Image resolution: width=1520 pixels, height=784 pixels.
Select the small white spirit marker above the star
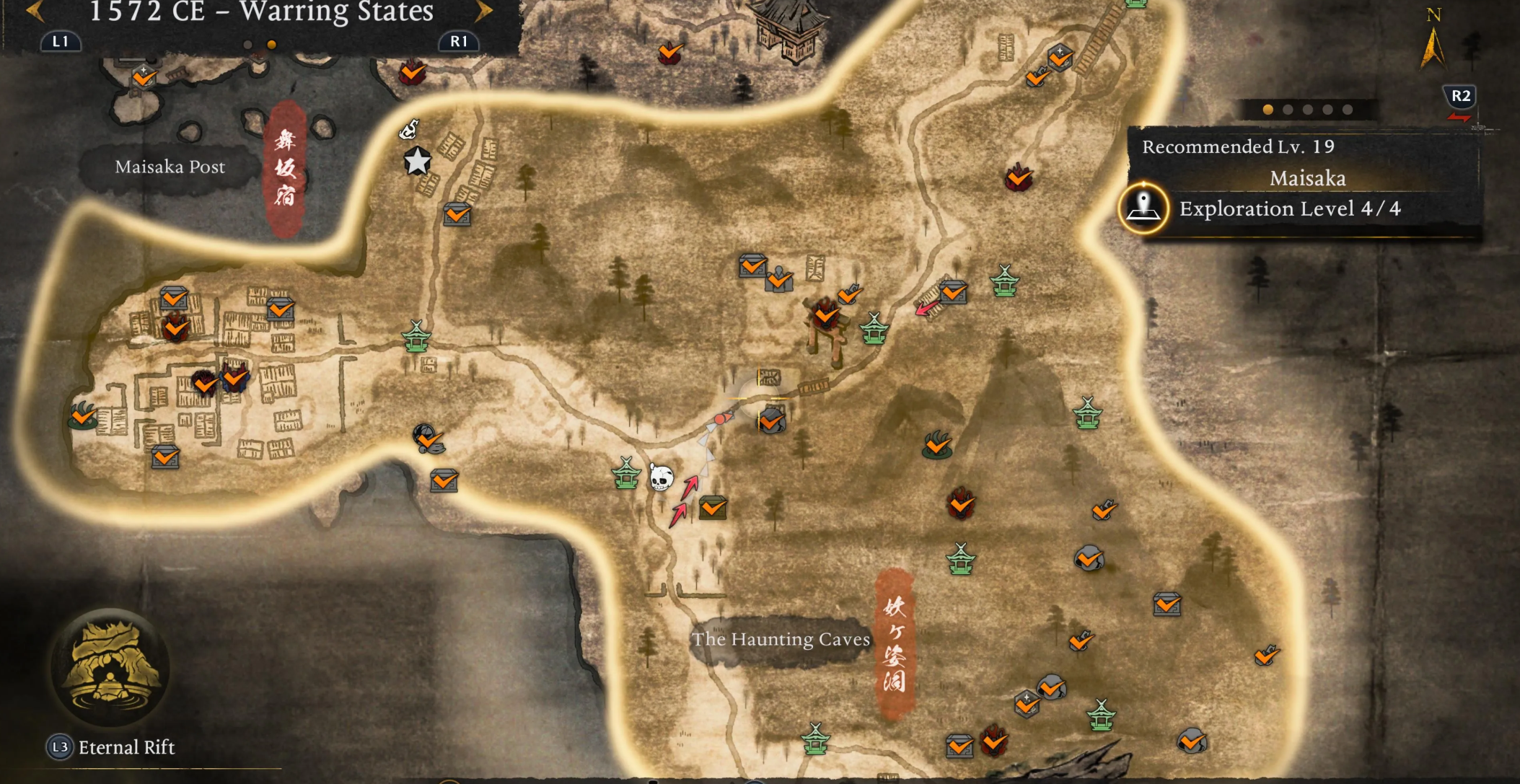point(409,129)
